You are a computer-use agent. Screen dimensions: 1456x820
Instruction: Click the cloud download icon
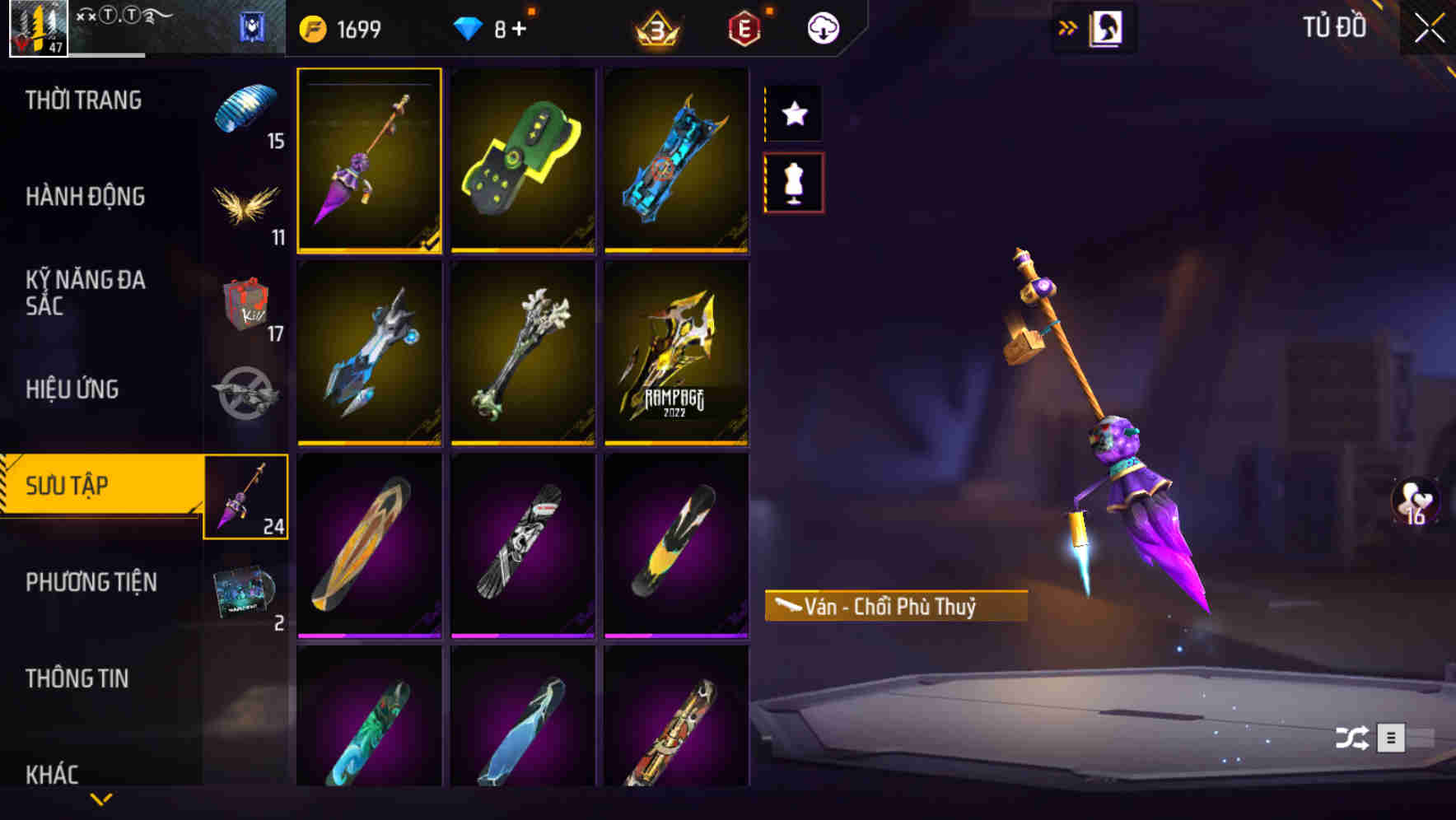pyautogui.click(x=821, y=26)
